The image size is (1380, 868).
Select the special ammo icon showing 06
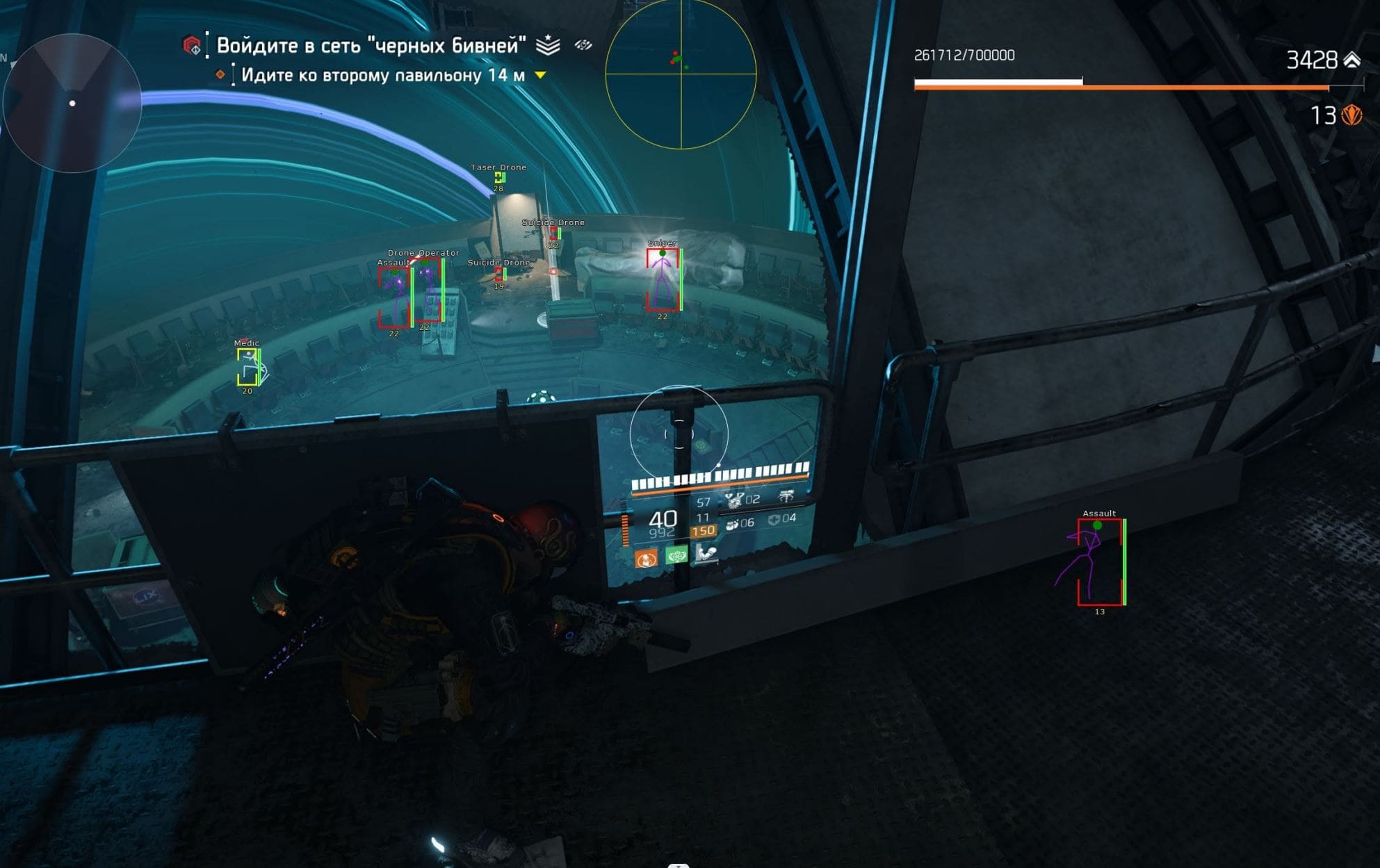pos(733,523)
